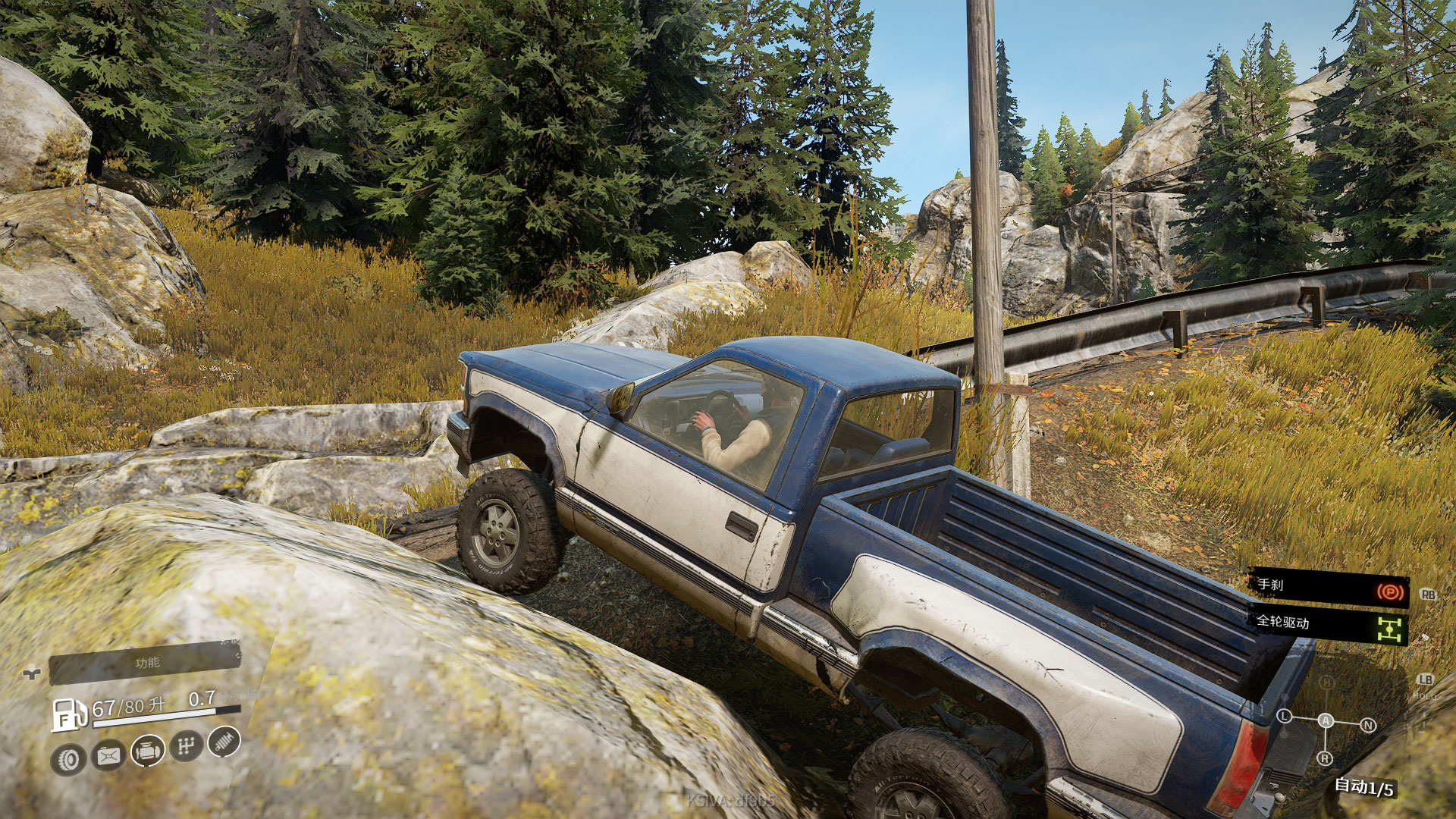
Task: Shift to the L low gear
Action: (x=1285, y=716)
